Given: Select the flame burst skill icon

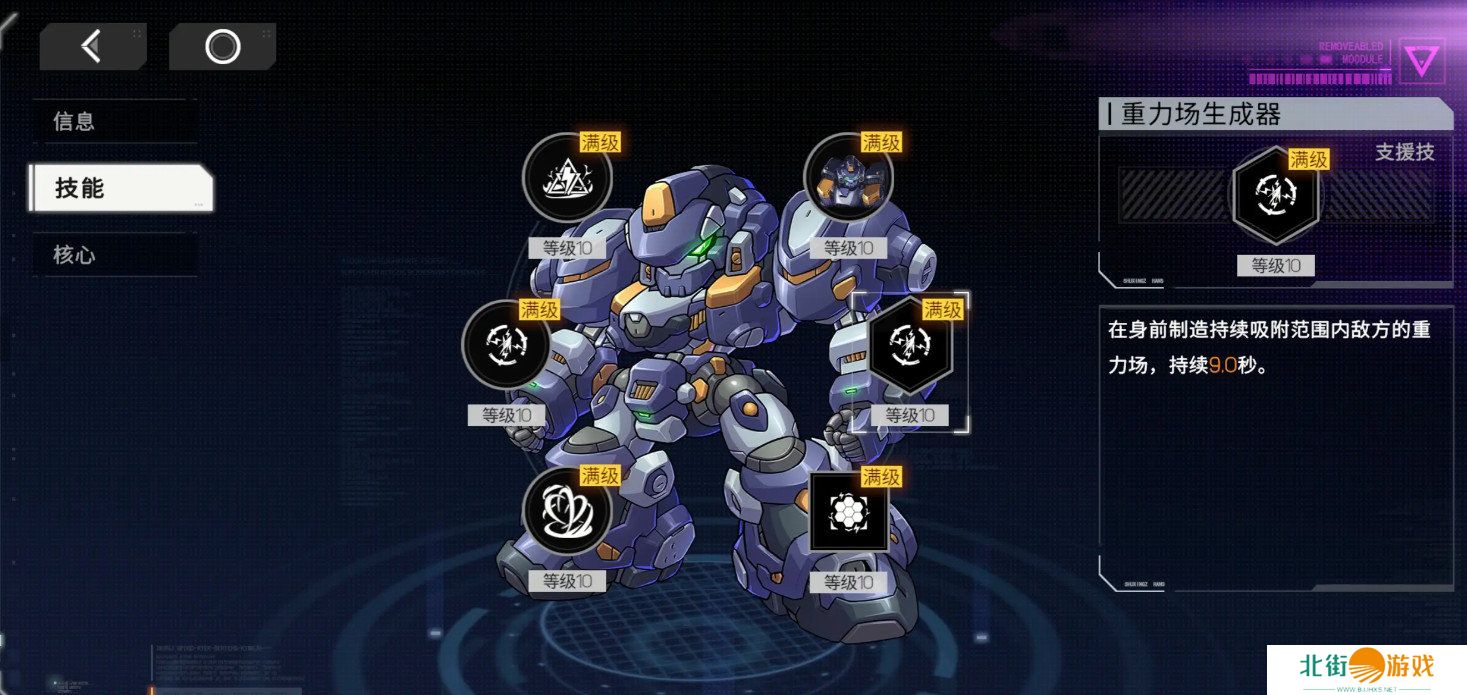Looking at the screenshot, I should pyautogui.click(x=567, y=512).
